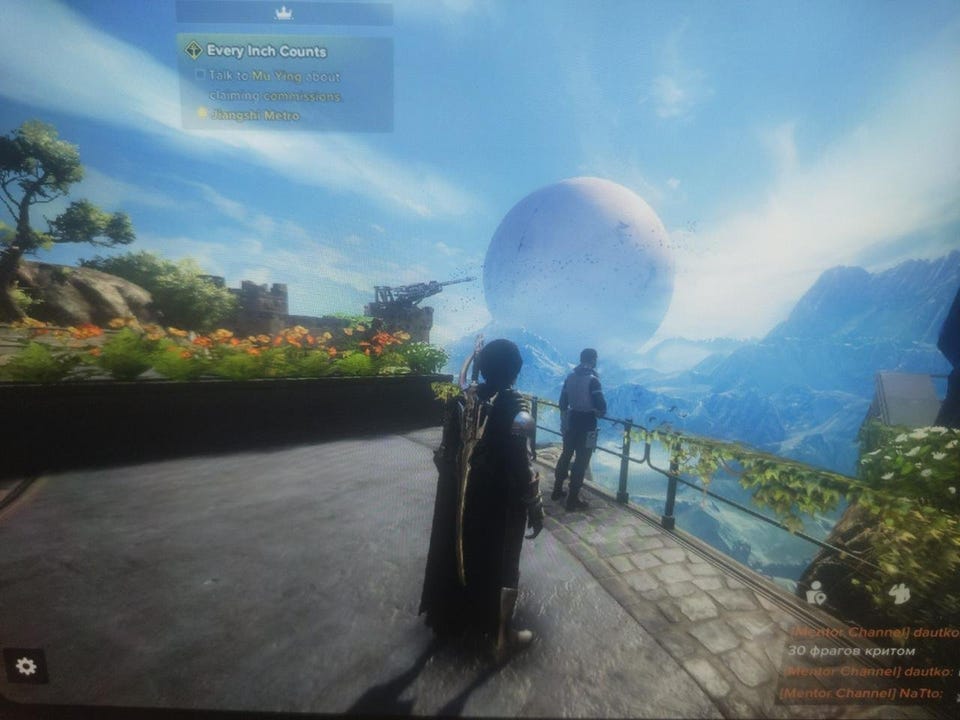Screen dimensions: 960x720
Task: Open the Mentor Channel chat box
Action: pyautogui.click(x=868, y=661)
